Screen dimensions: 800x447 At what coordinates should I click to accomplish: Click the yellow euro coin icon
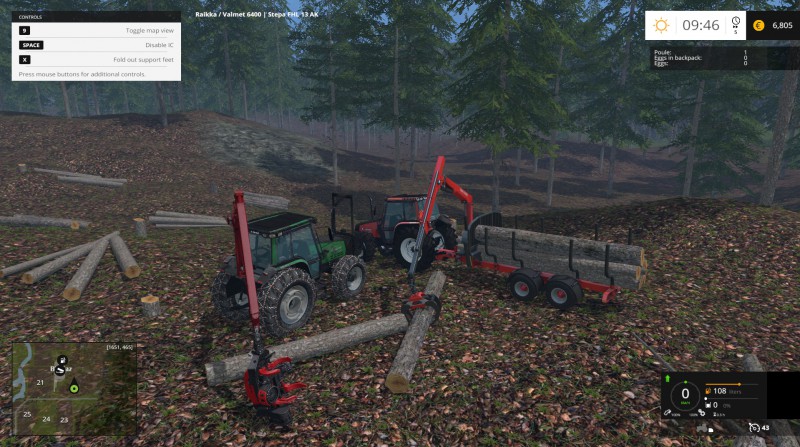(x=758, y=25)
